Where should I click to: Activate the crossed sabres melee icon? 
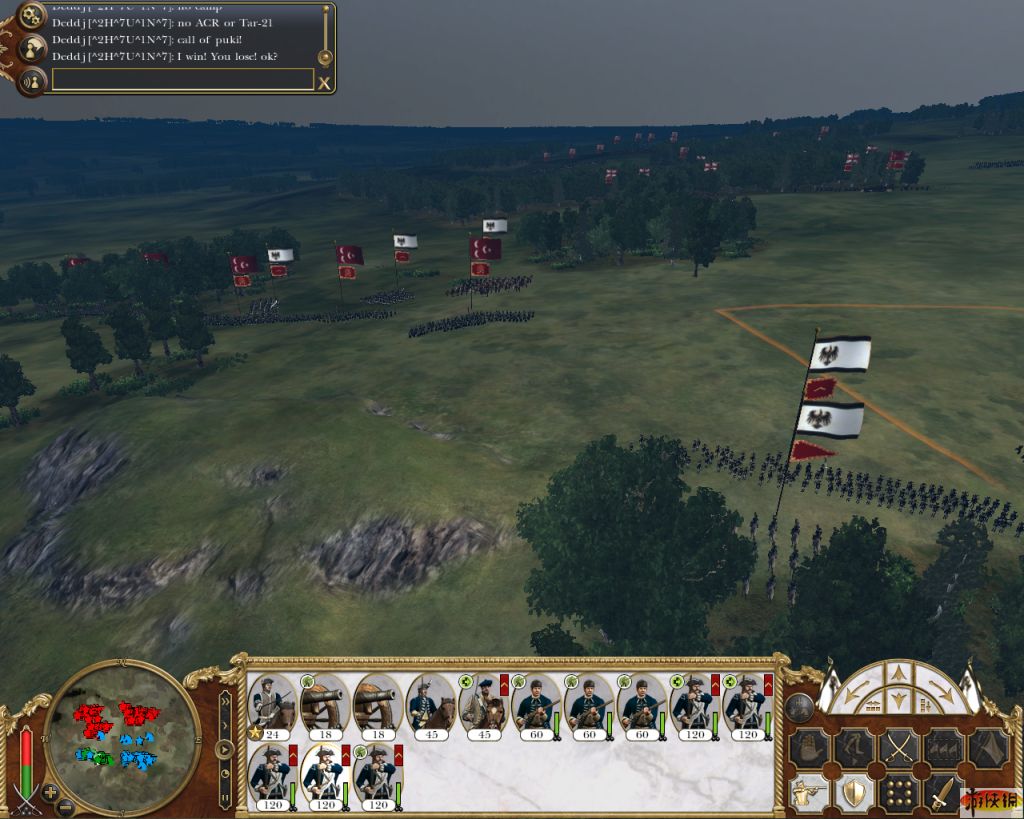(x=899, y=746)
